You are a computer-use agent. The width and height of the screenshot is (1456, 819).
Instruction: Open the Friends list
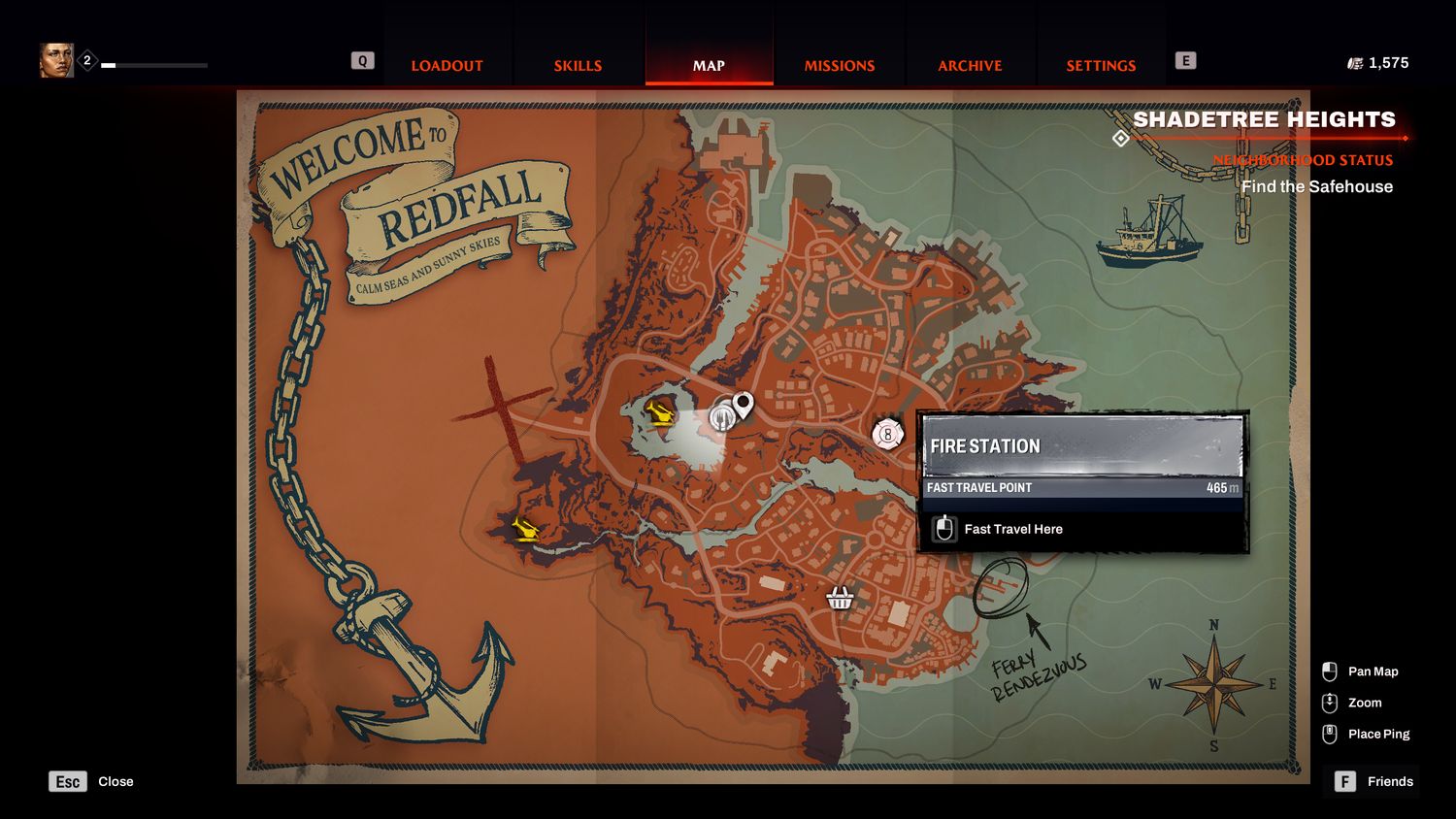[1373, 782]
